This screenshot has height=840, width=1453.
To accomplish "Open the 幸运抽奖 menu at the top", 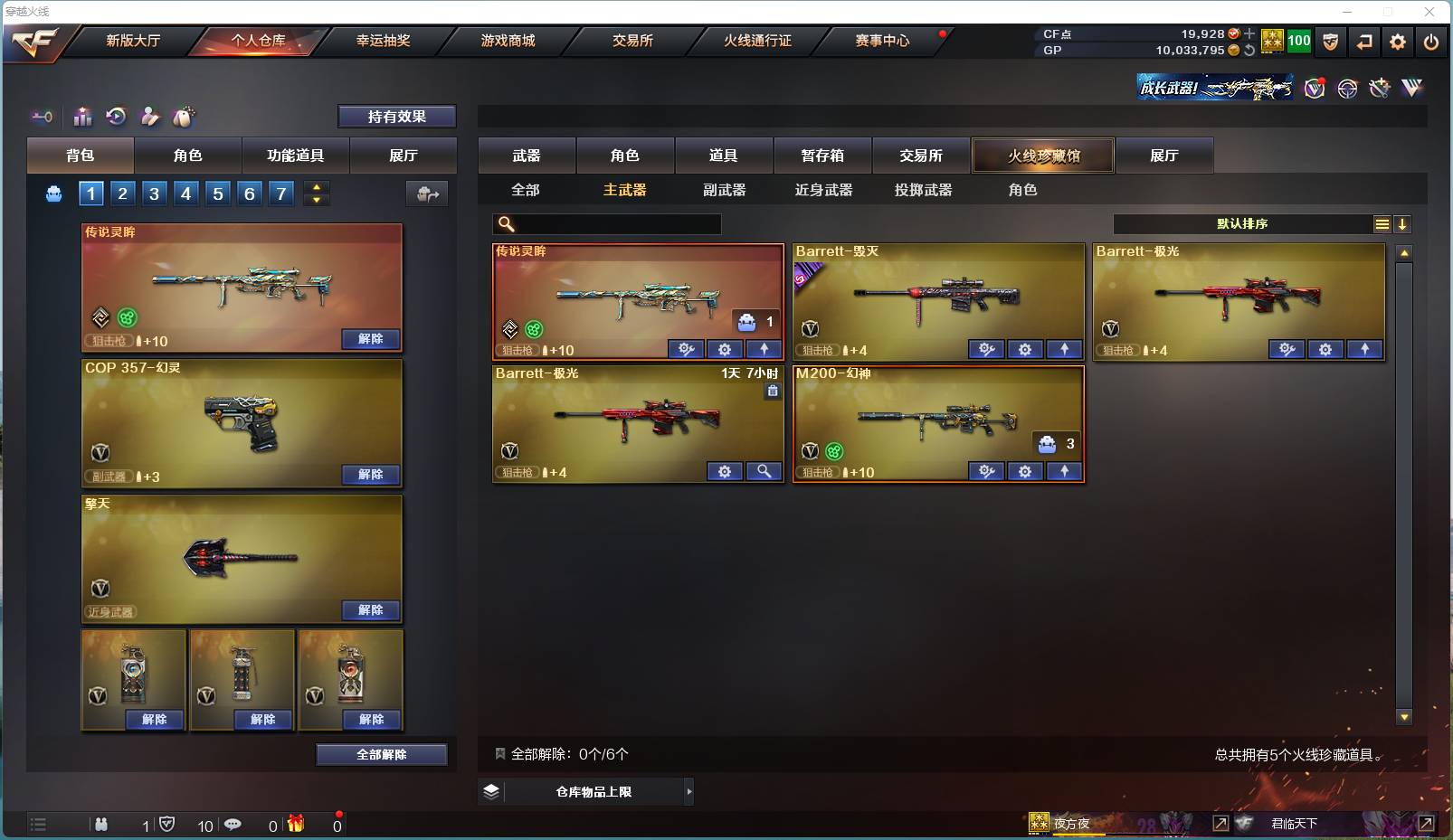I will 384,41.
